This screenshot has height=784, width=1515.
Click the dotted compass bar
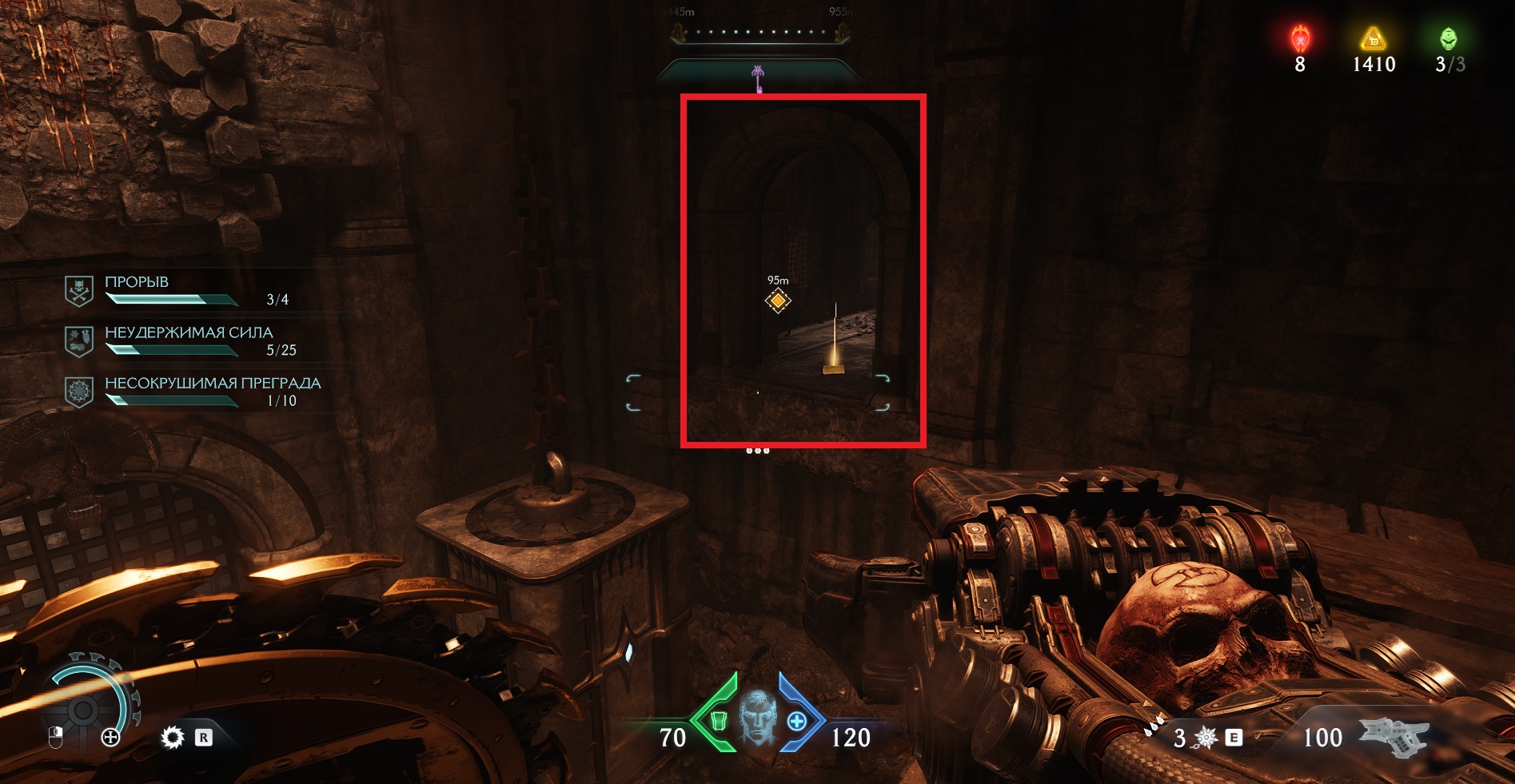[758, 33]
